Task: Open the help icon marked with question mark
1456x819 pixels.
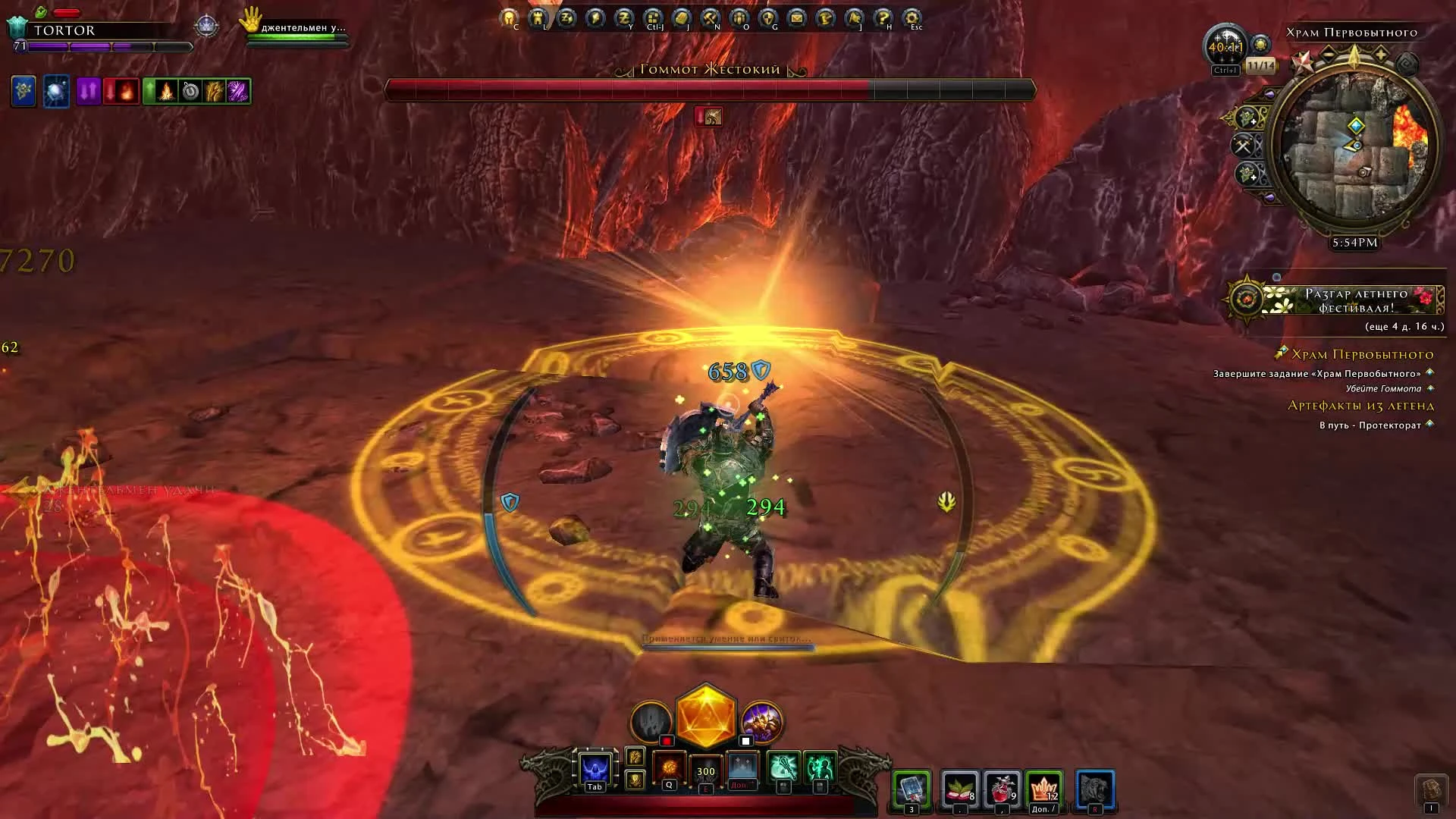Action: (881, 17)
